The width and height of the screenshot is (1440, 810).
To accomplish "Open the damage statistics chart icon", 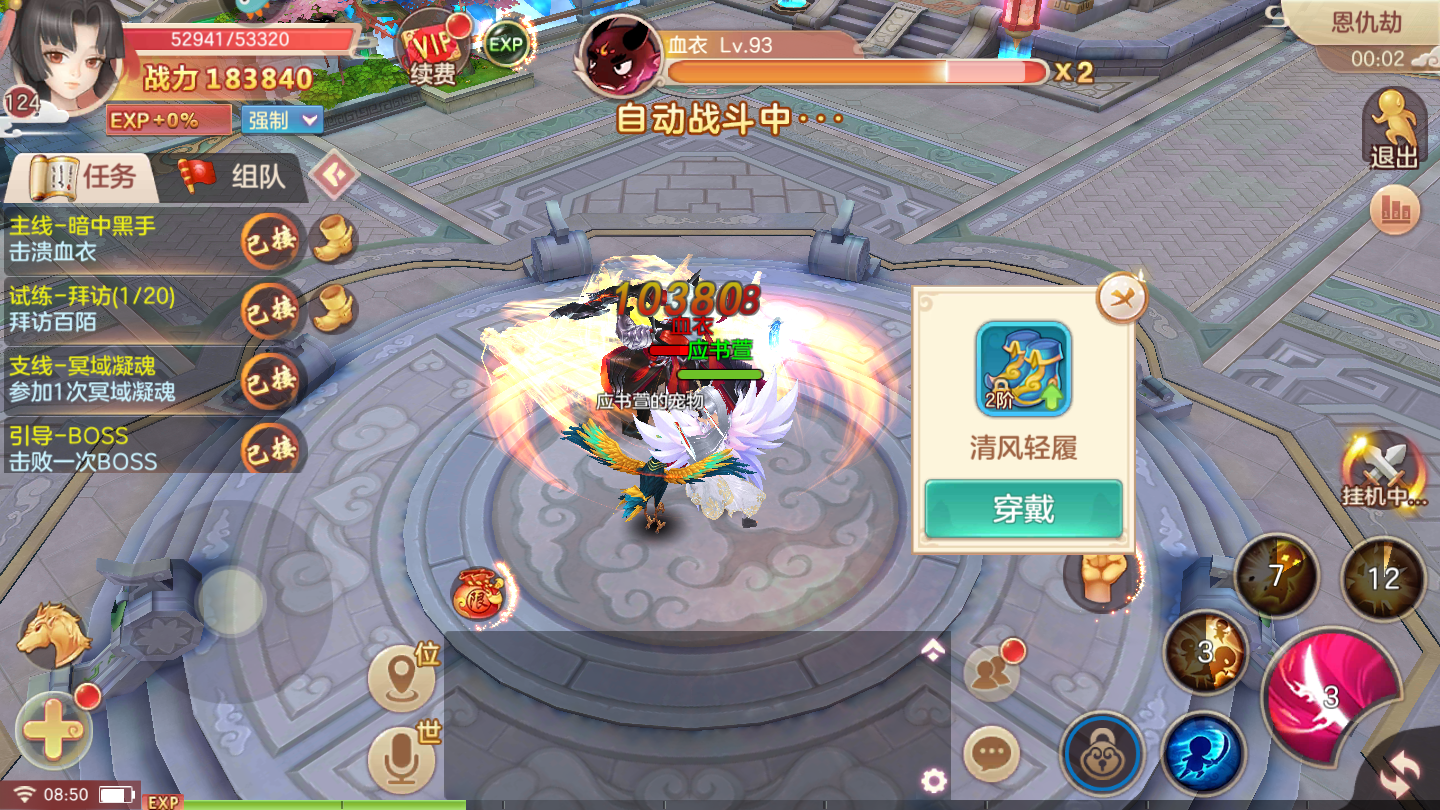I will [x=1395, y=209].
